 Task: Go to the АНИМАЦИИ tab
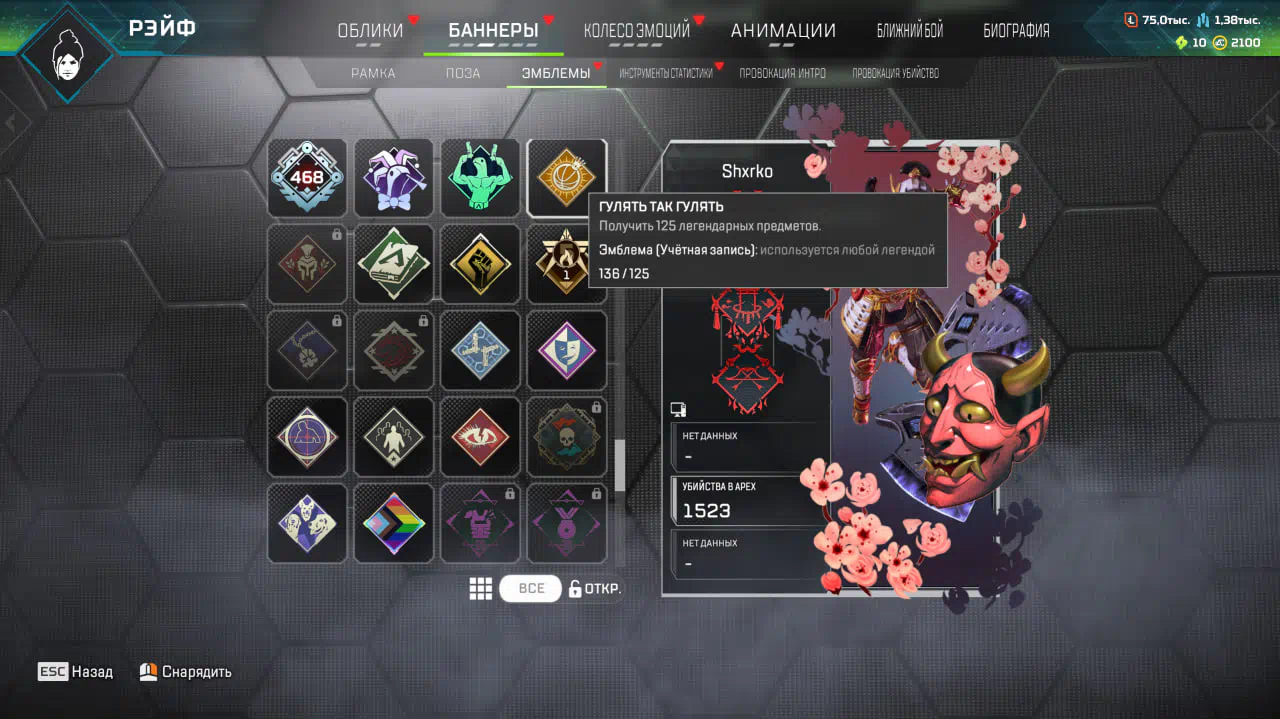783,31
